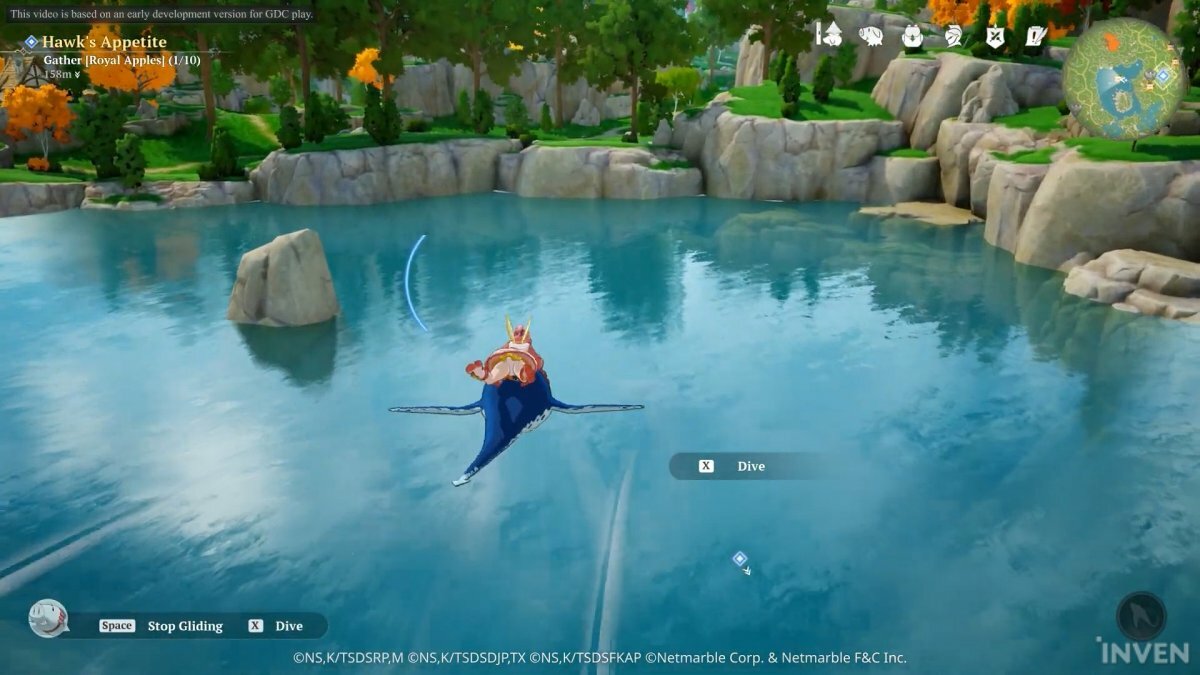Click the blue quest marker on minimap
Image resolution: width=1200 pixels, height=675 pixels.
pyautogui.click(x=1162, y=75)
